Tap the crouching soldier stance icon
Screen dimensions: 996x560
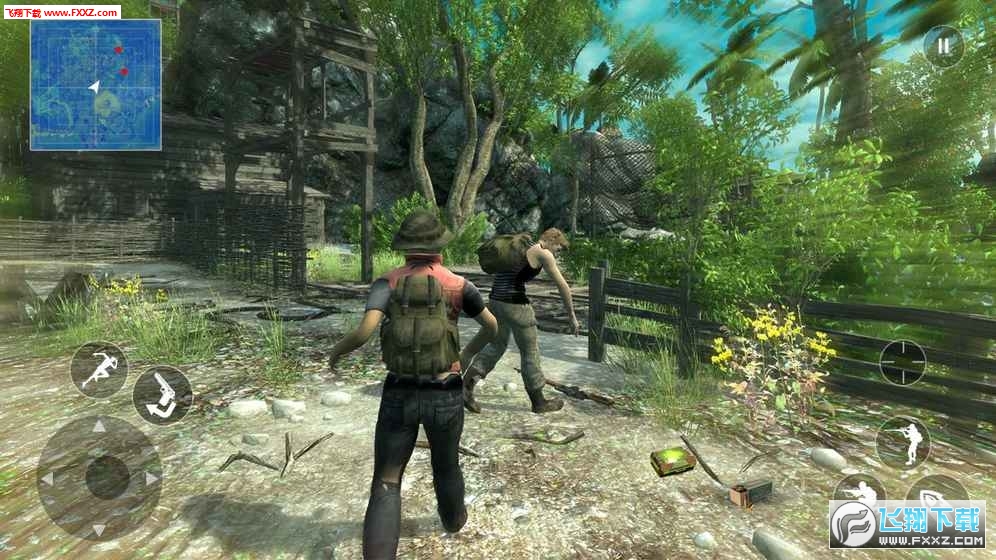tap(858, 490)
